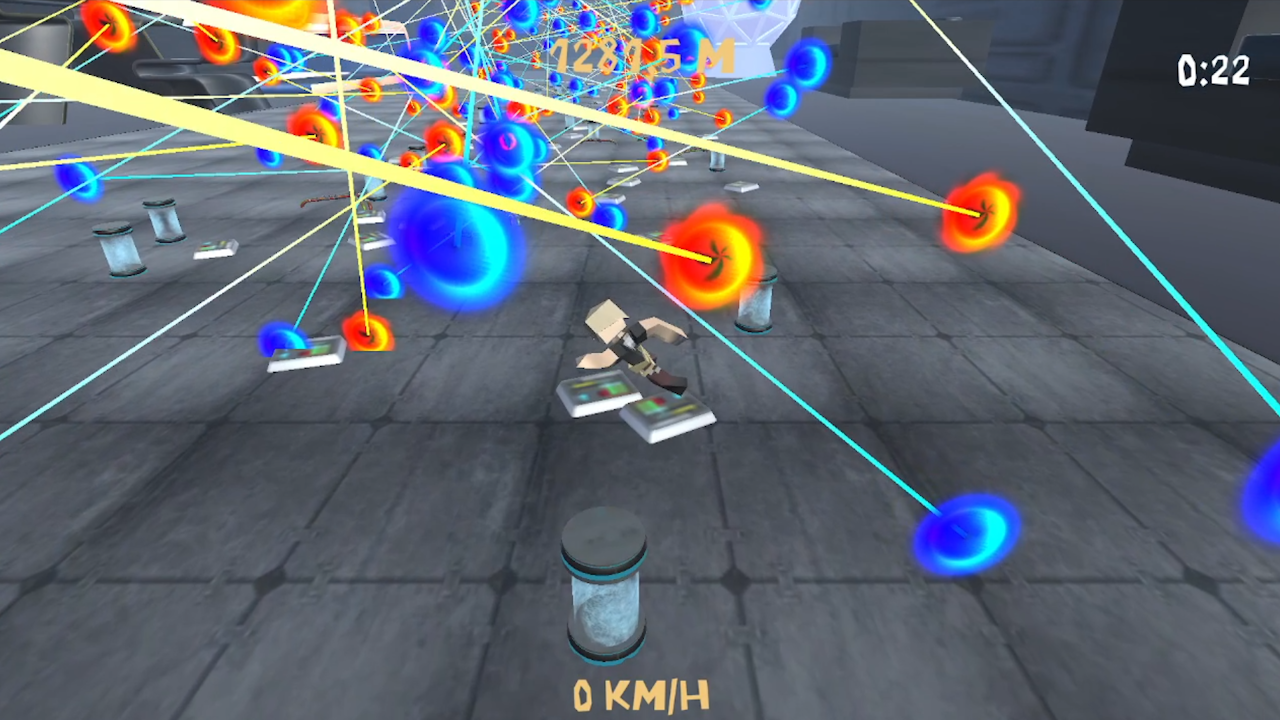Select the 0:22 timer display

click(x=1213, y=70)
